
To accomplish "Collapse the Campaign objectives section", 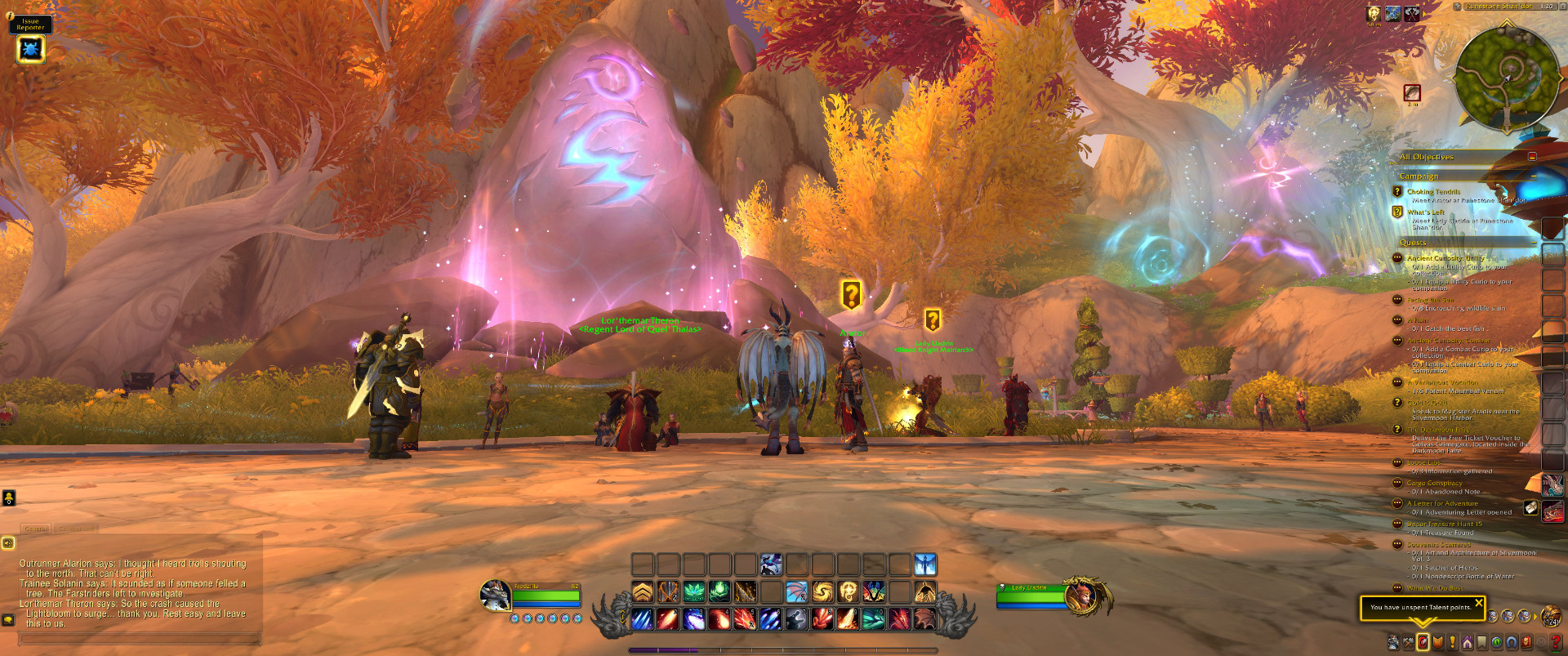I will pyautogui.click(x=1533, y=176).
